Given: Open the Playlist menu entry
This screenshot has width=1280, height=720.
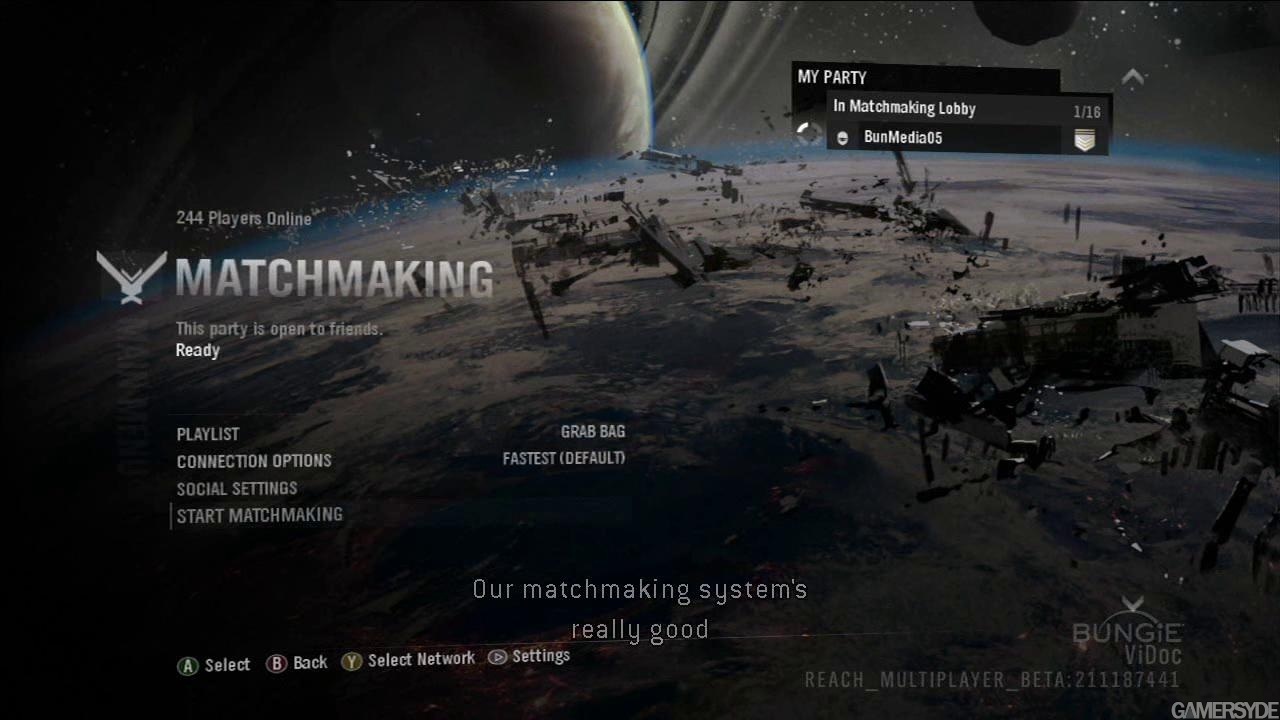Looking at the screenshot, I should click(x=208, y=434).
